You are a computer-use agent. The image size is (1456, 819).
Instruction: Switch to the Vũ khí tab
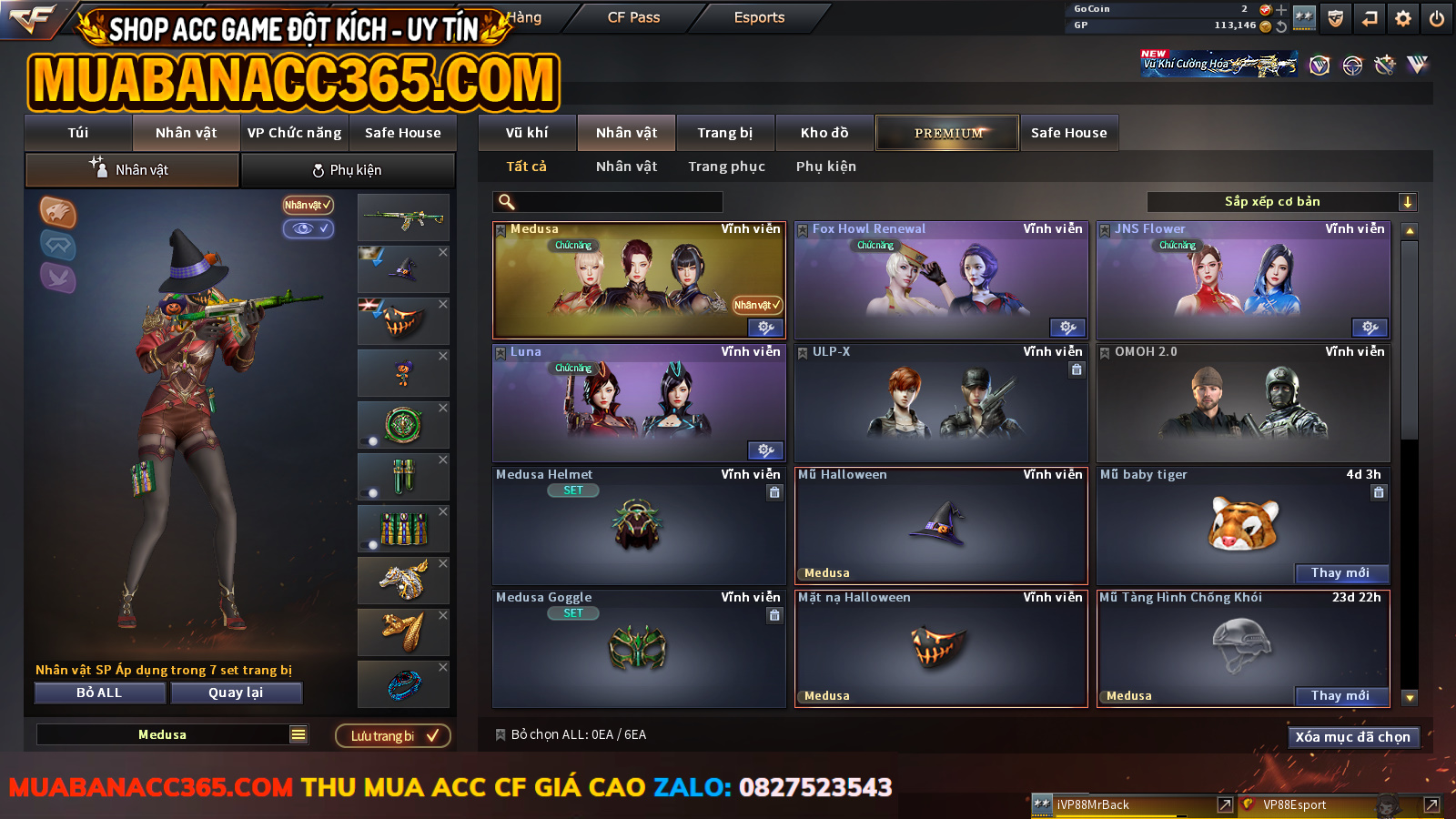tap(527, 133)
